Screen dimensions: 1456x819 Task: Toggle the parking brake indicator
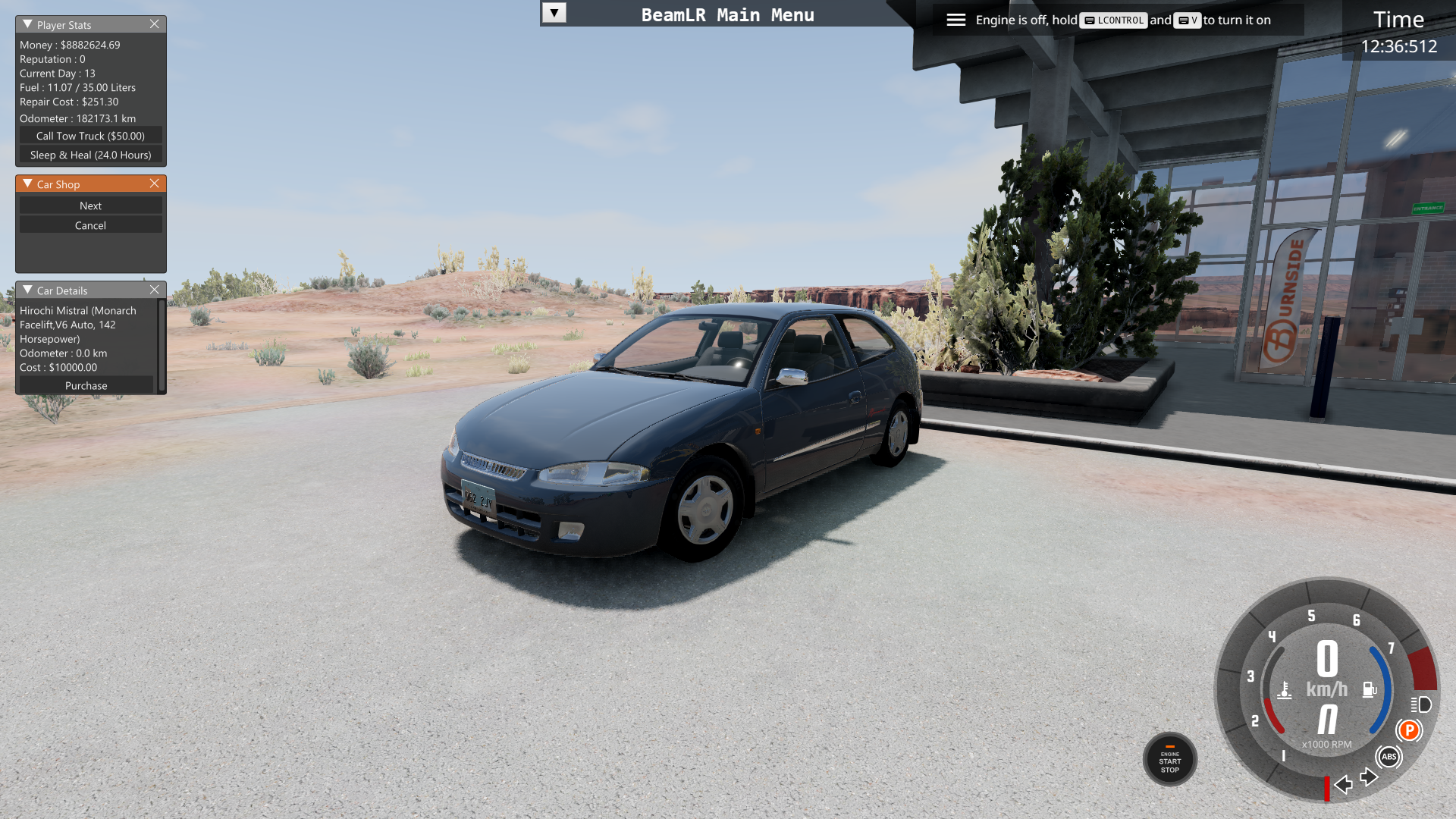point(1409,730)
